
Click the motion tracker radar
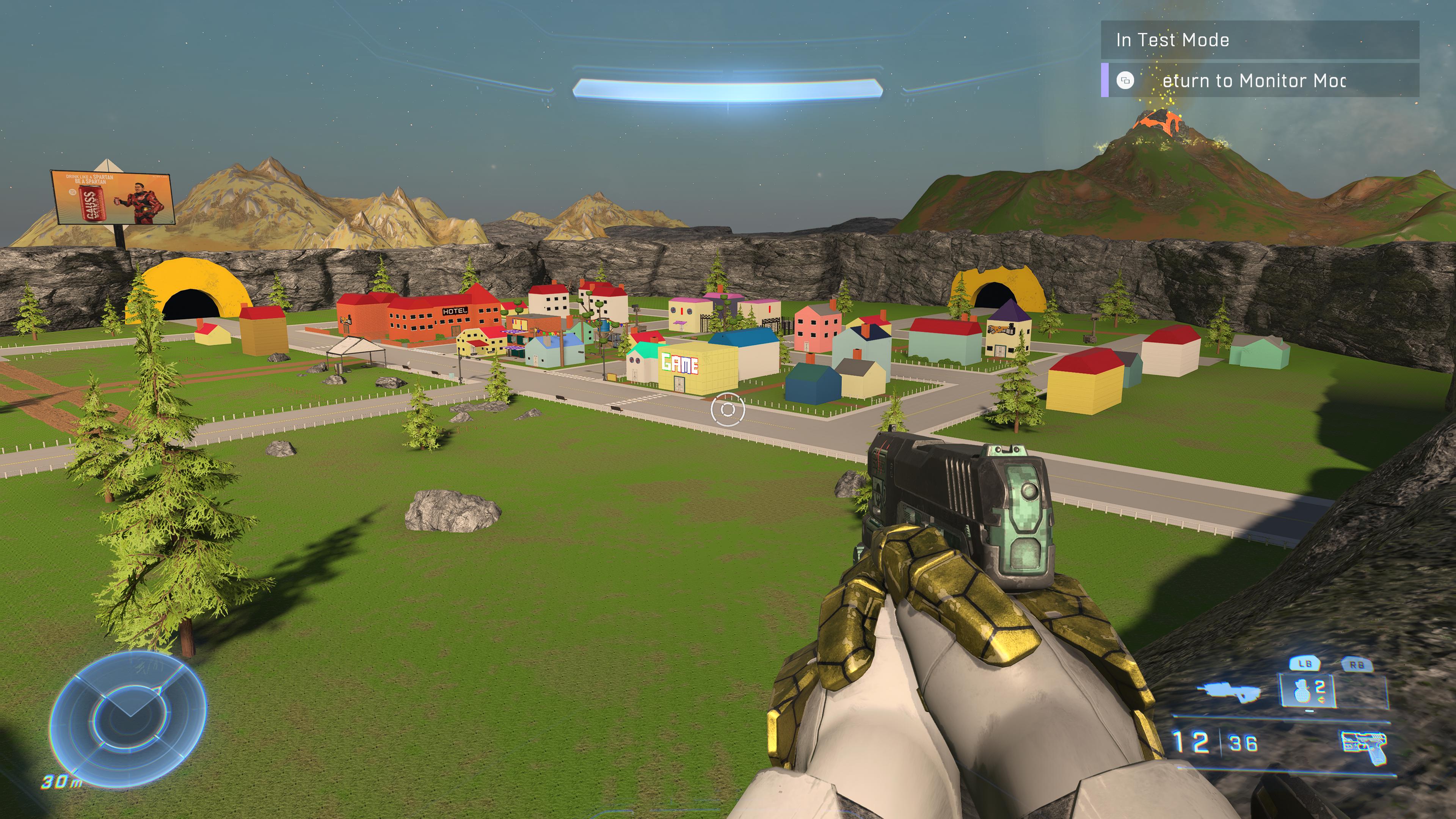point(128,719)
